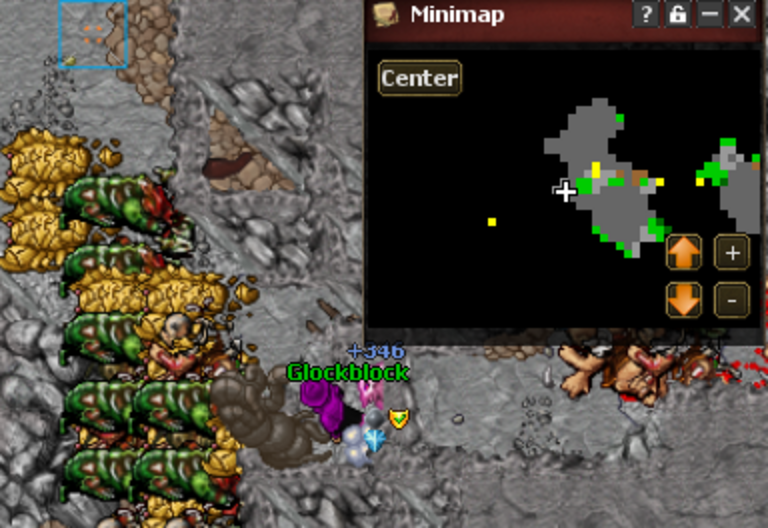
Task: Minimize the Minimap window
Action: [710, 14]
